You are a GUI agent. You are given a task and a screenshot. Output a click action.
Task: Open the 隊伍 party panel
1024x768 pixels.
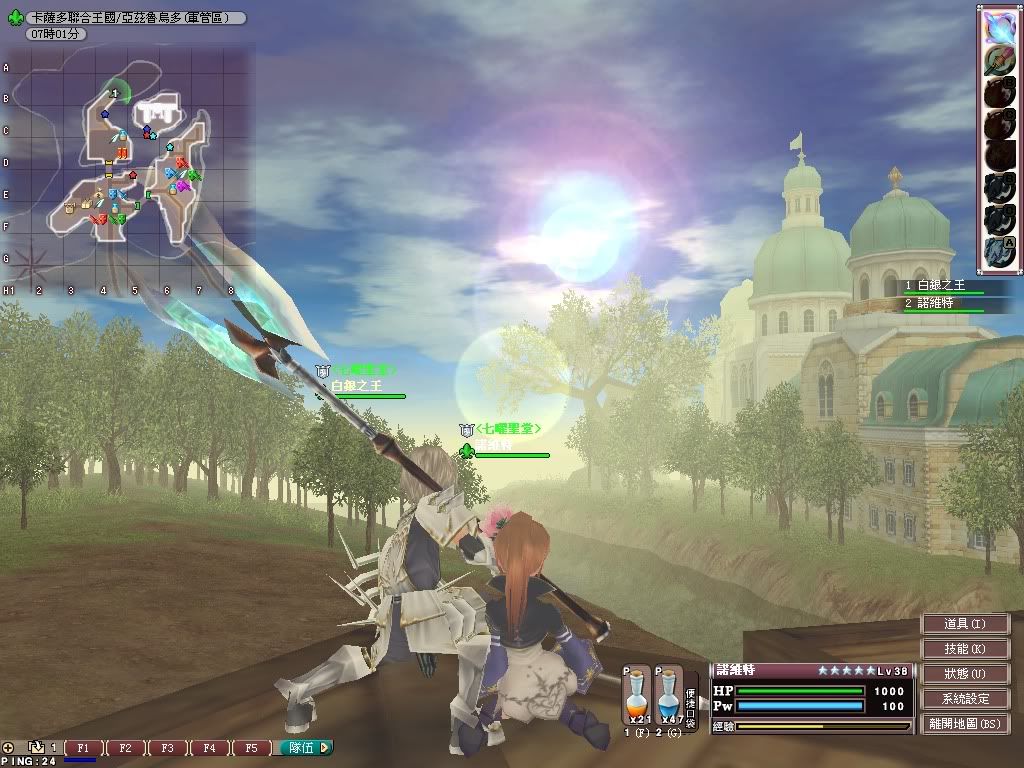pos(304,747)
